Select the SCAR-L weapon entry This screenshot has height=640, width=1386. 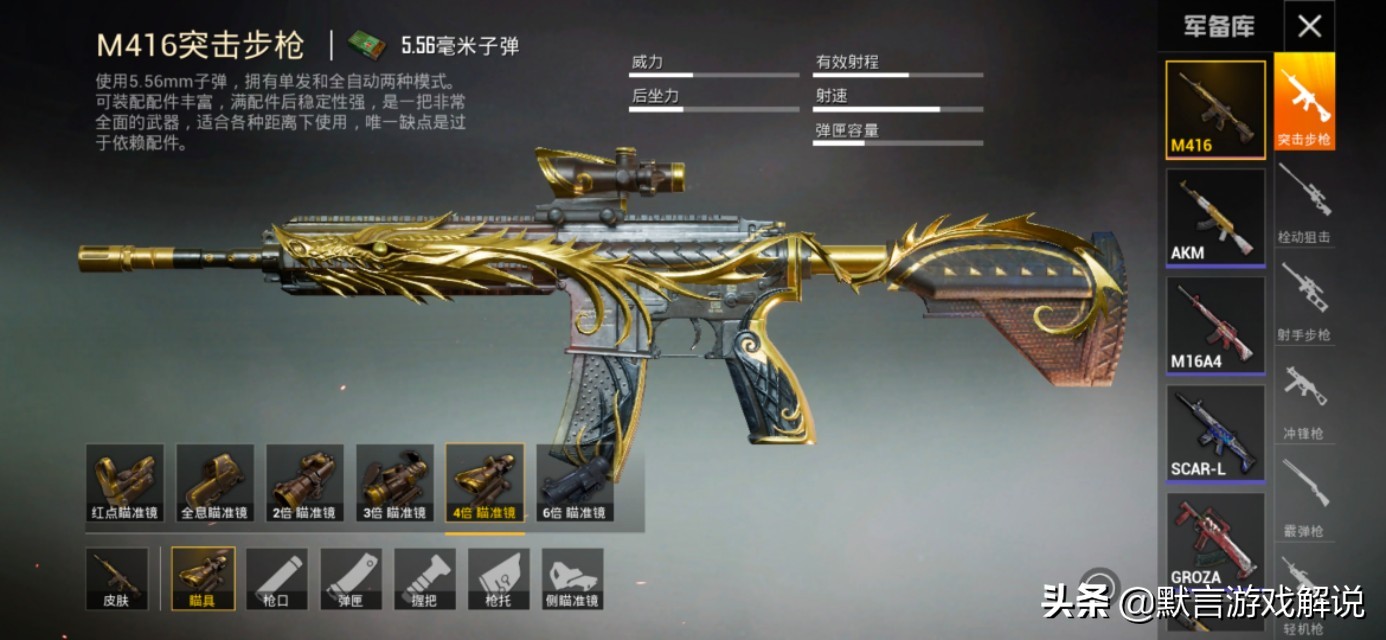coord(1215,433)
